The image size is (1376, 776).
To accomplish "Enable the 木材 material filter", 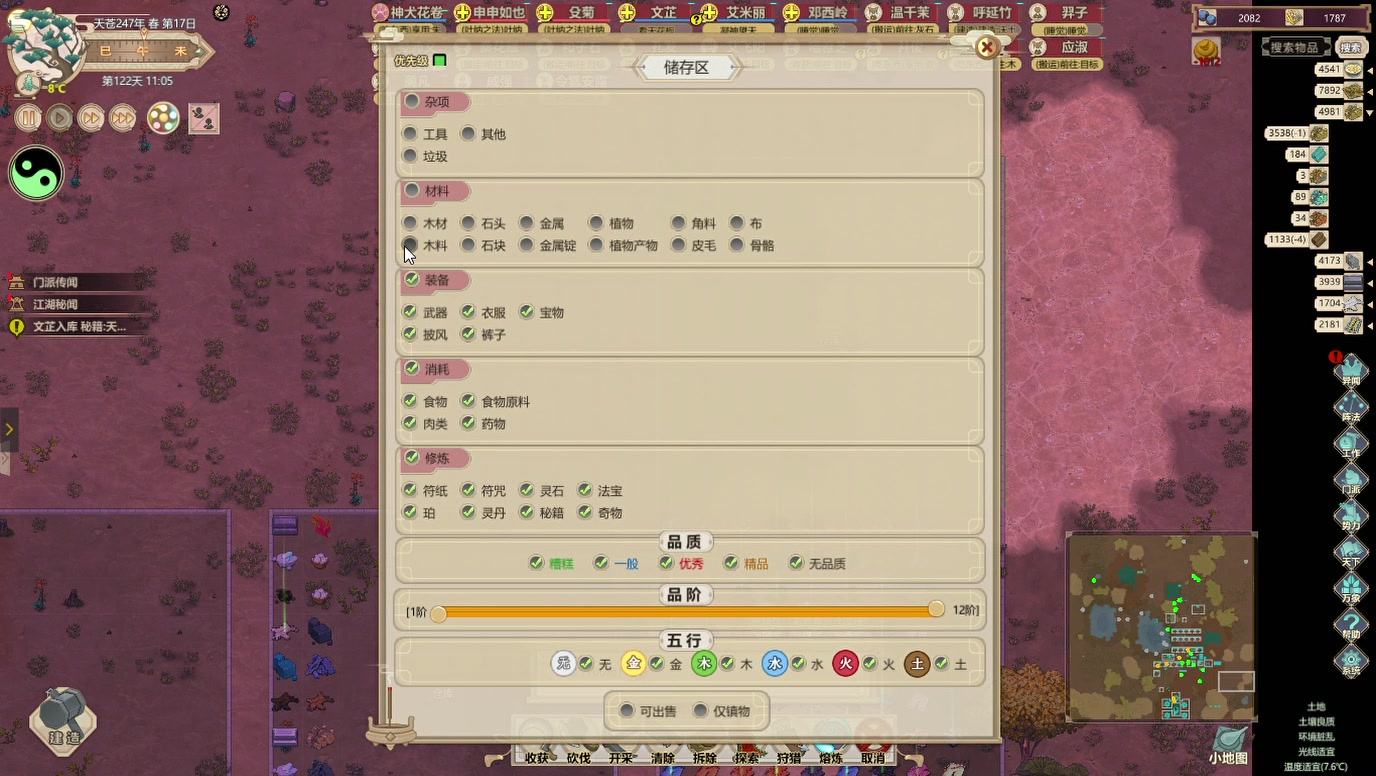I will click(x=410, y=222).
